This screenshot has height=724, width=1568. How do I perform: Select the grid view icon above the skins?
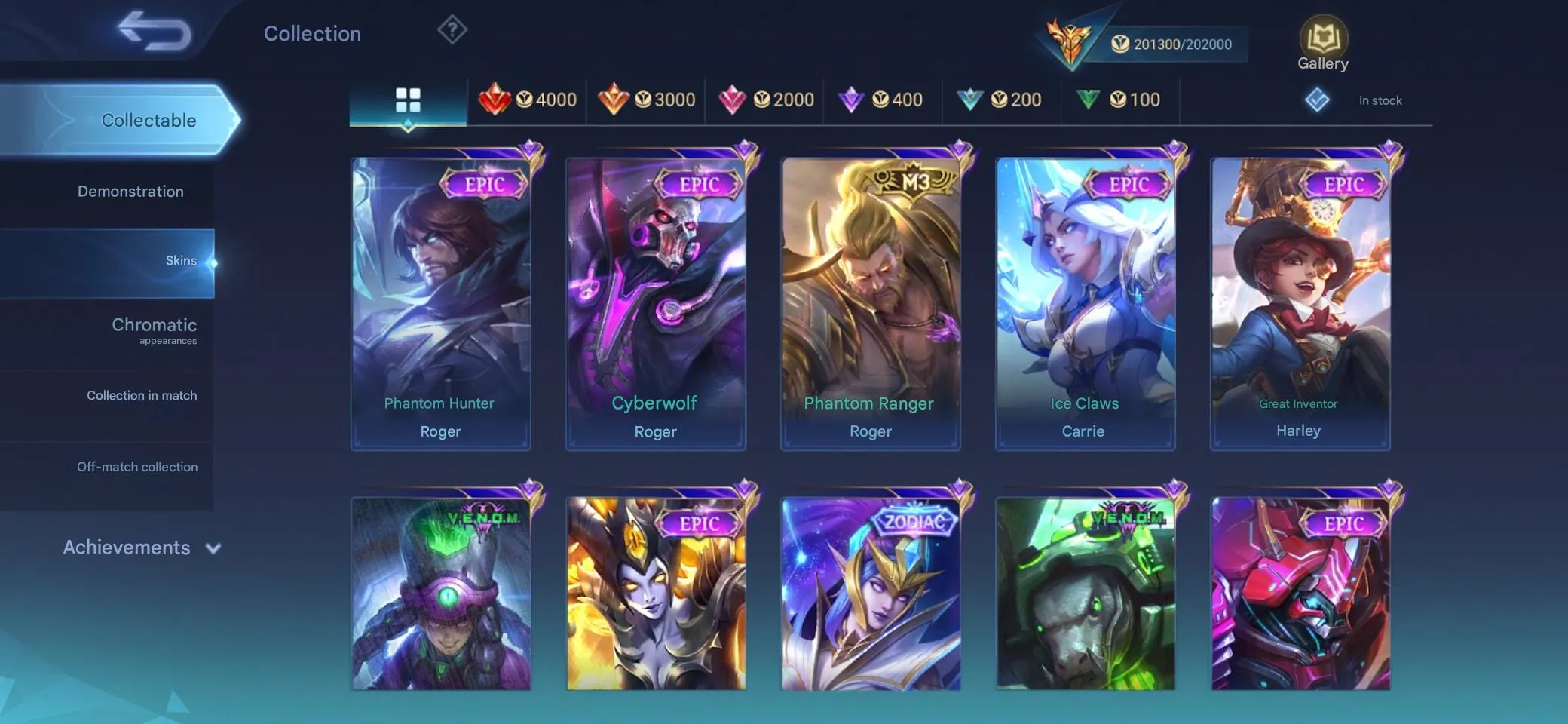pos(408,99)
